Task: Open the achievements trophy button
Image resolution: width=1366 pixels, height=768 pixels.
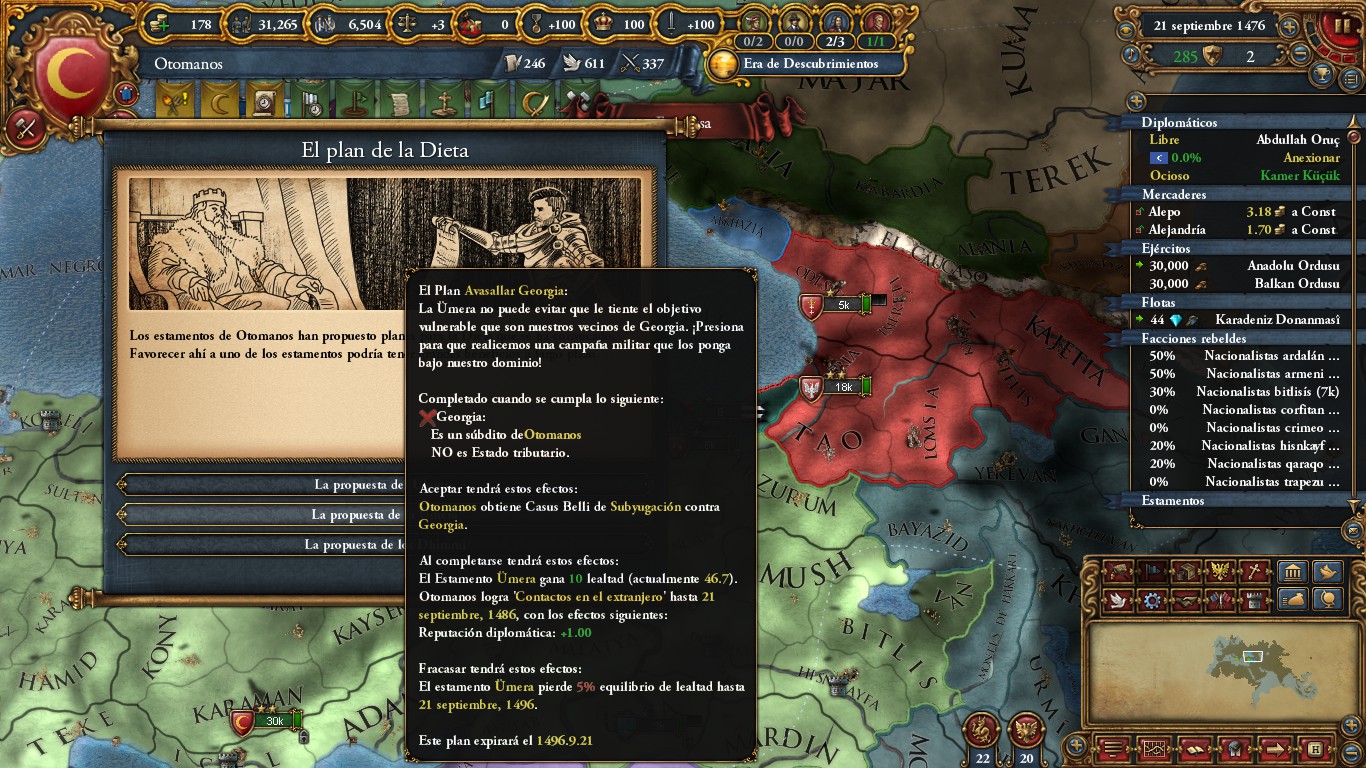Action: click(x=1324, y=74)
